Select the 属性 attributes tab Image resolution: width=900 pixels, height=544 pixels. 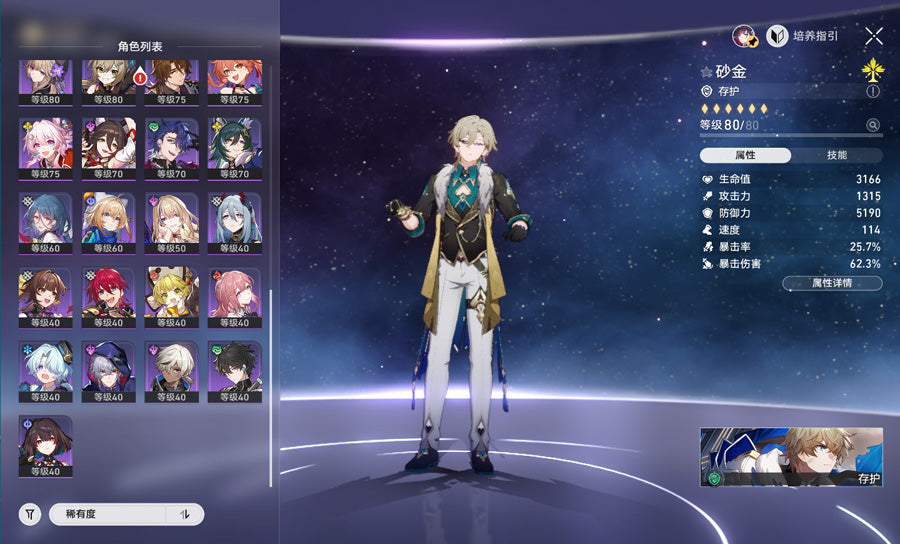pos(745,155)
